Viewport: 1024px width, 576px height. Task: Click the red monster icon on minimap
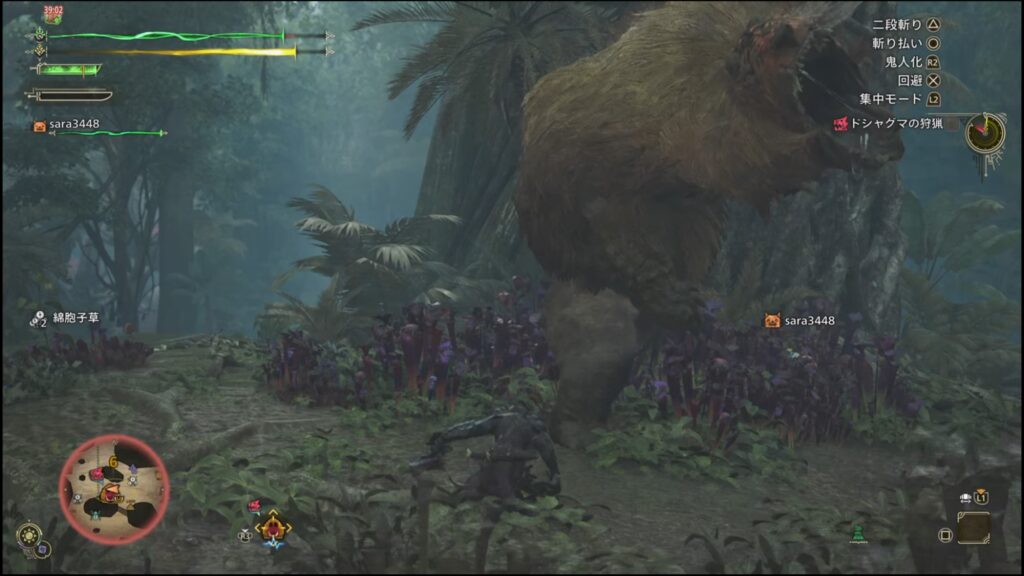pos(113,490)
